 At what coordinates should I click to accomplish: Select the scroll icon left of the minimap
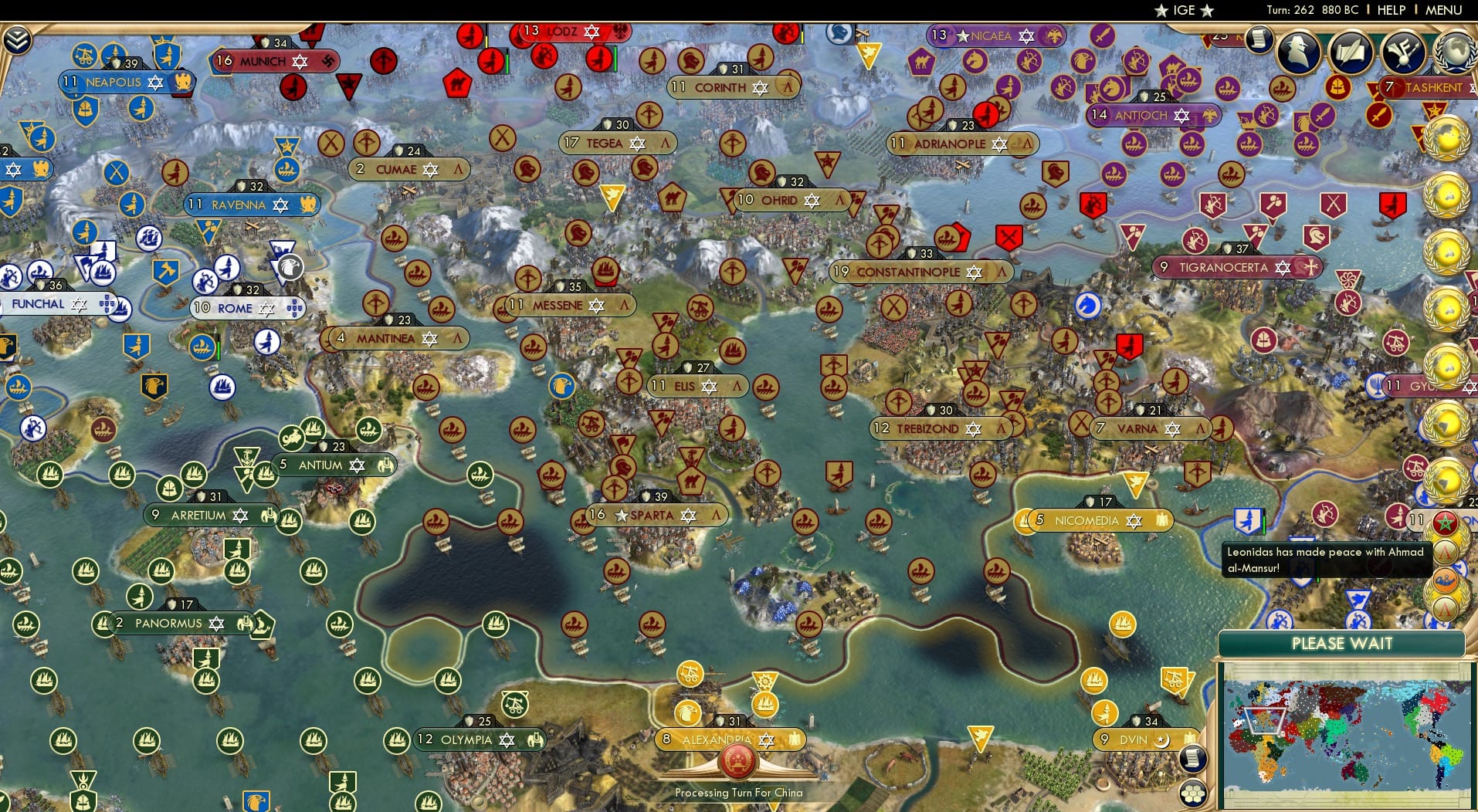tap(1192, 759)
